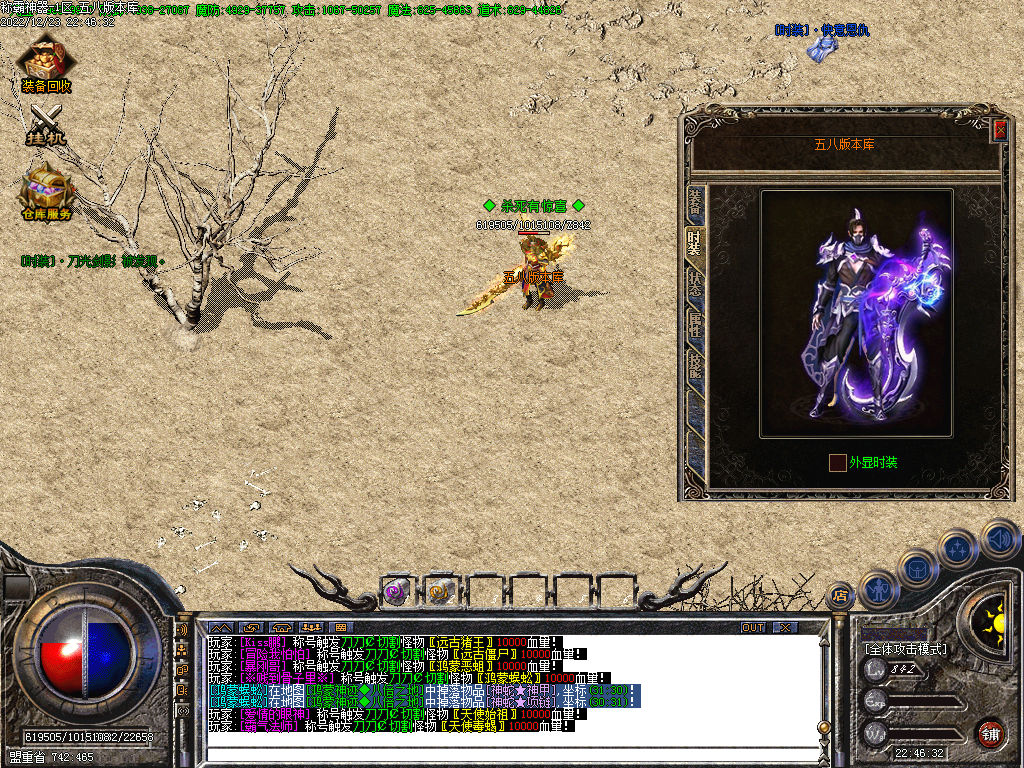The image size is (1024, 768).
Task: Click the OUT button above the chat
Action: 752,628
